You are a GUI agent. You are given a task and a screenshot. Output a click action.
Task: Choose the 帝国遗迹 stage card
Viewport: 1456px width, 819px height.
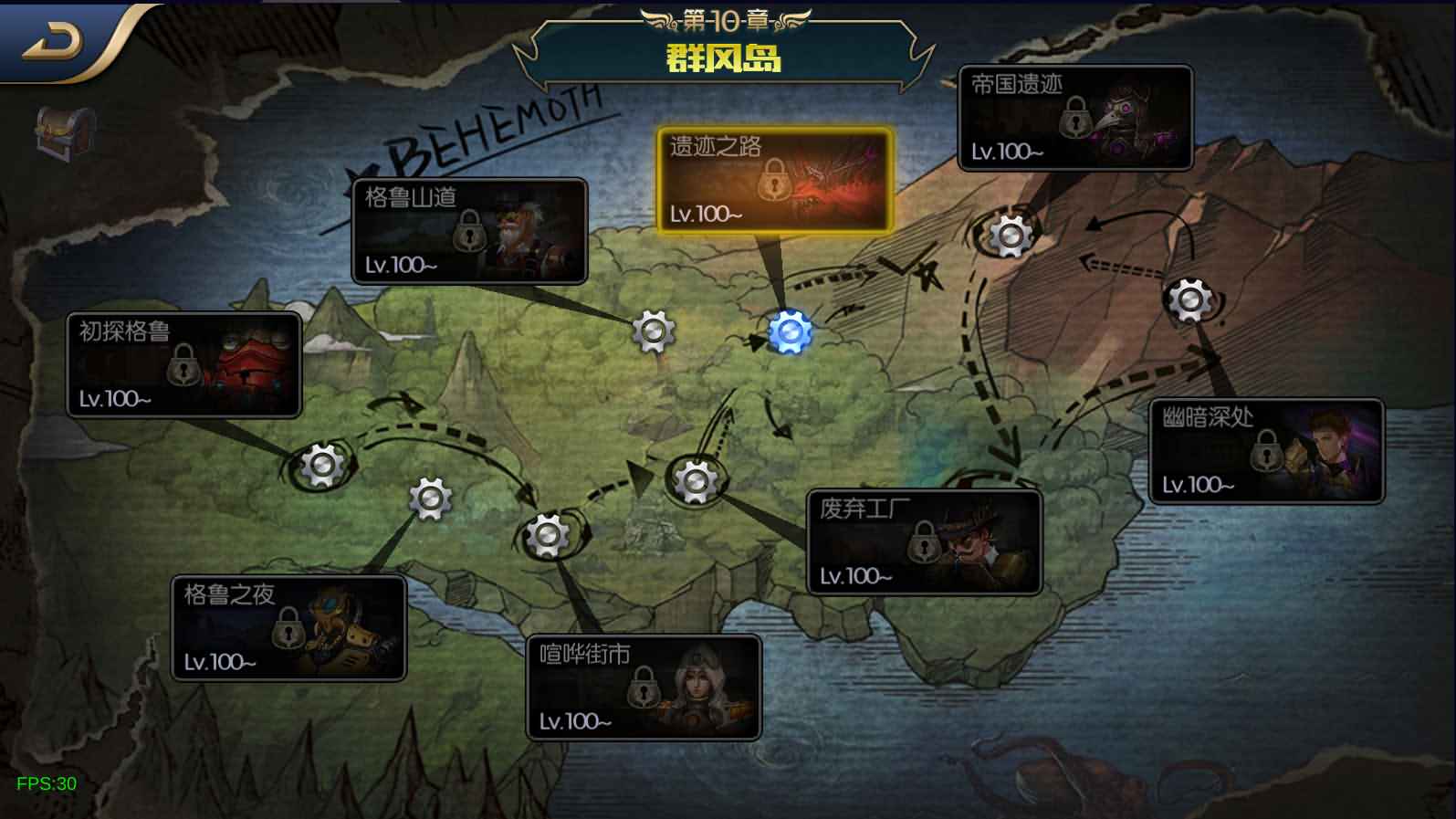(1074, 118)
